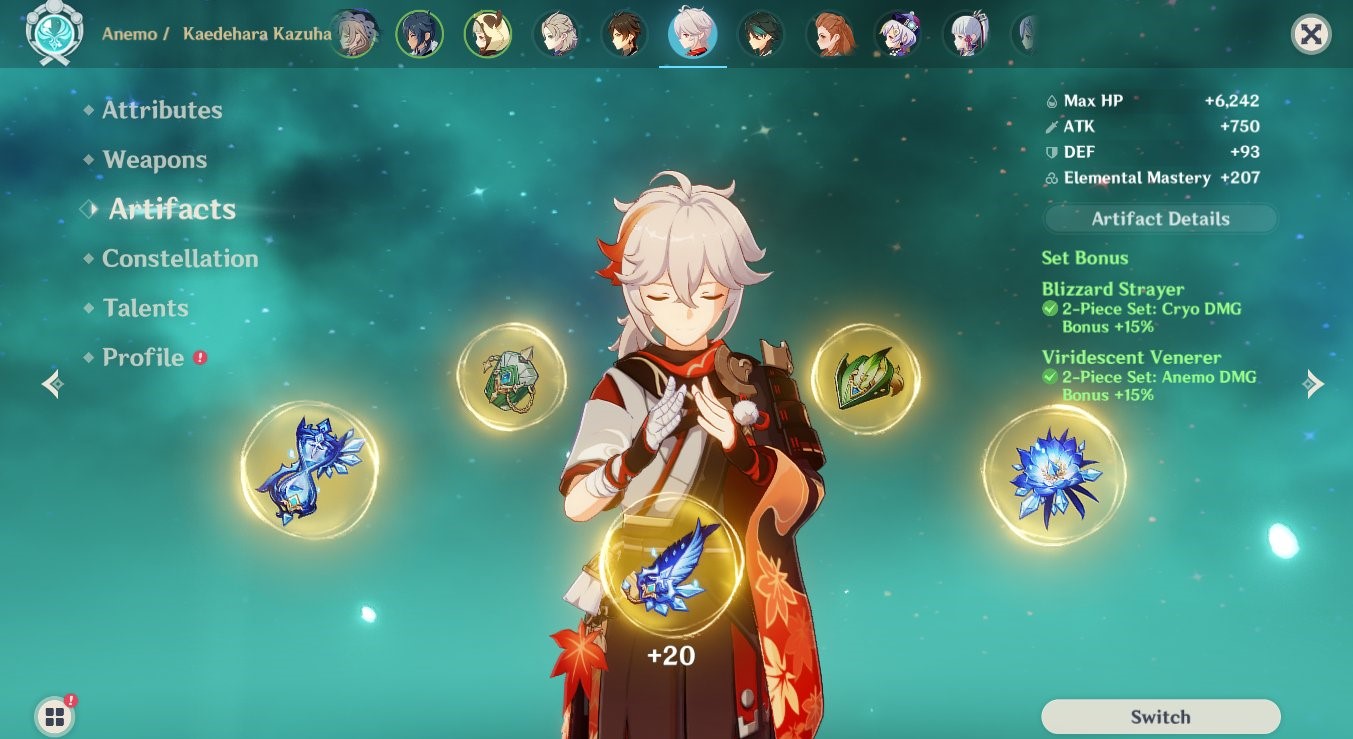Open the Talents section
This screenshot has width=1353, height=739.
pos(145,308)
